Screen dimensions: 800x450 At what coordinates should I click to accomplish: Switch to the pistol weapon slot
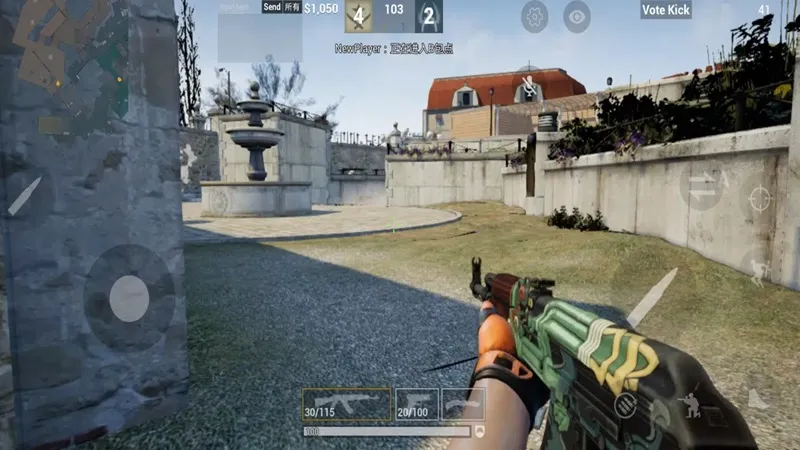[x=417, y=404]
